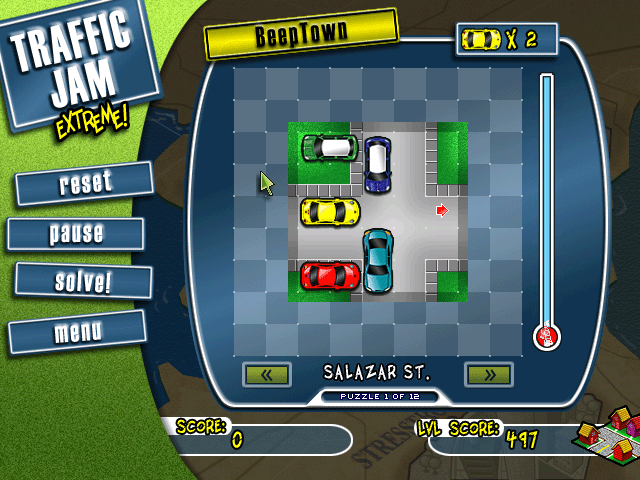Open the menu
Viewport: 640px width, 480px height.
(77, 331)
